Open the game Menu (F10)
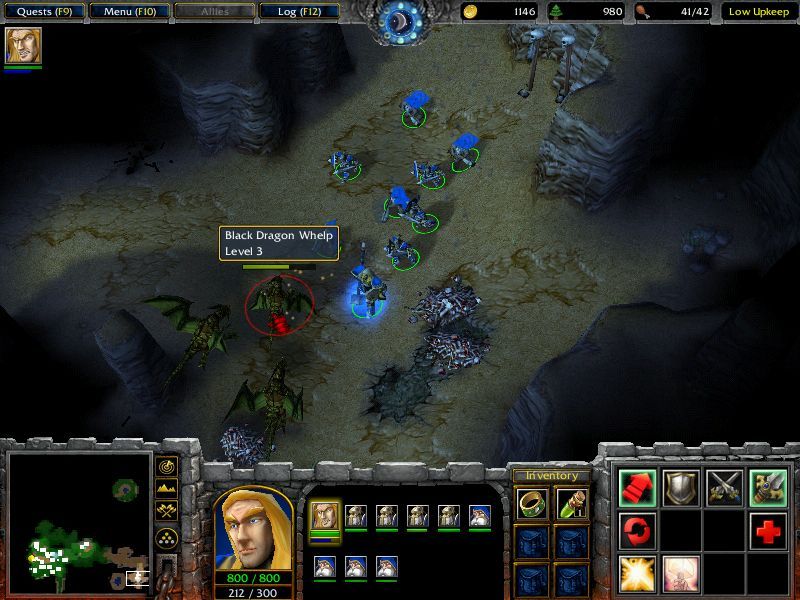 pos(128,12)
